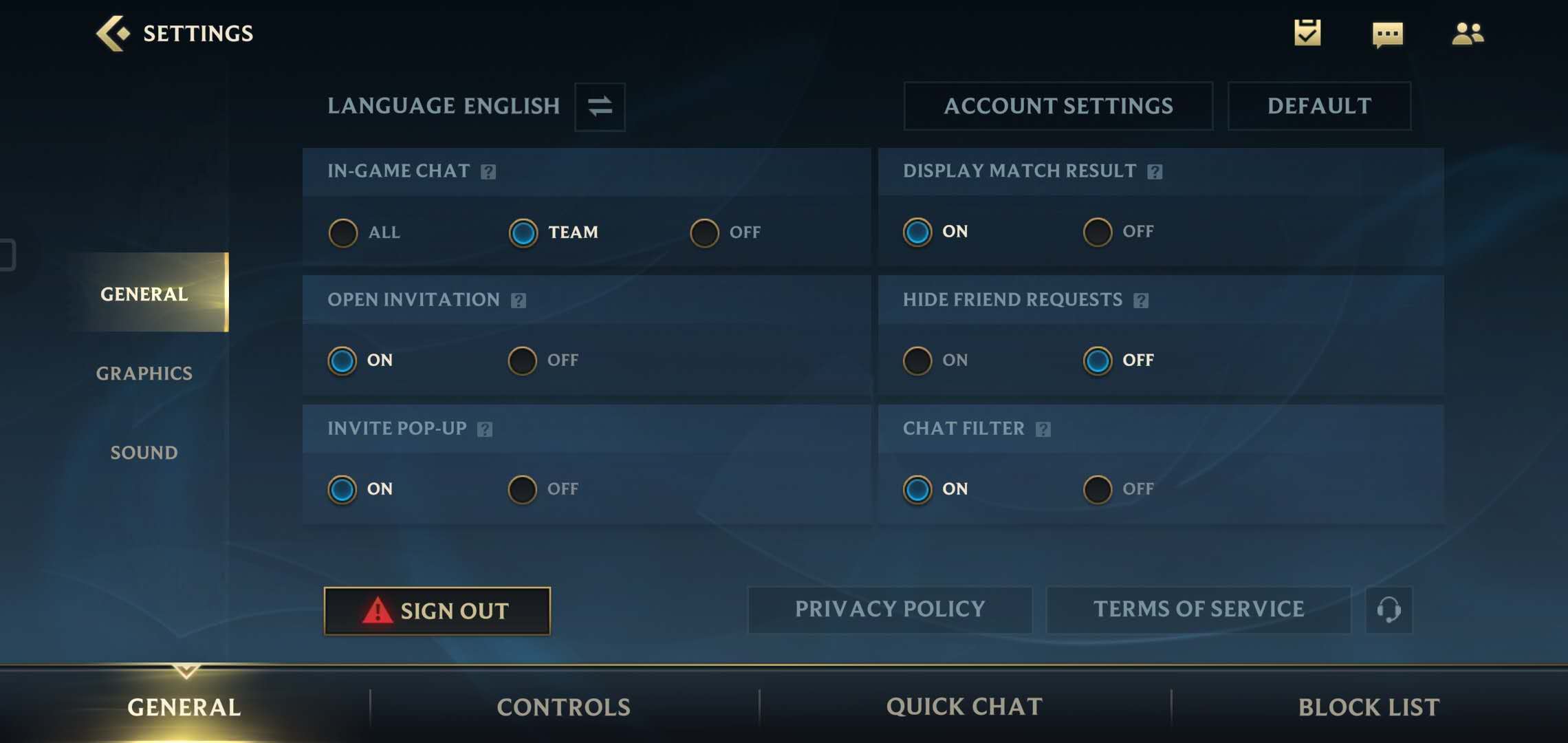This screenshot has height=743, width=1568.
Task: Turn Invite Pop-Up Off
Action: click(x=523, y=489)
